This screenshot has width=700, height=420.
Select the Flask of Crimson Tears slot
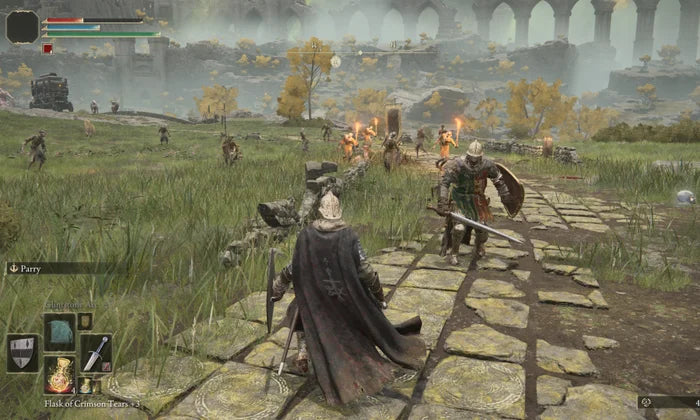[59, 374]
